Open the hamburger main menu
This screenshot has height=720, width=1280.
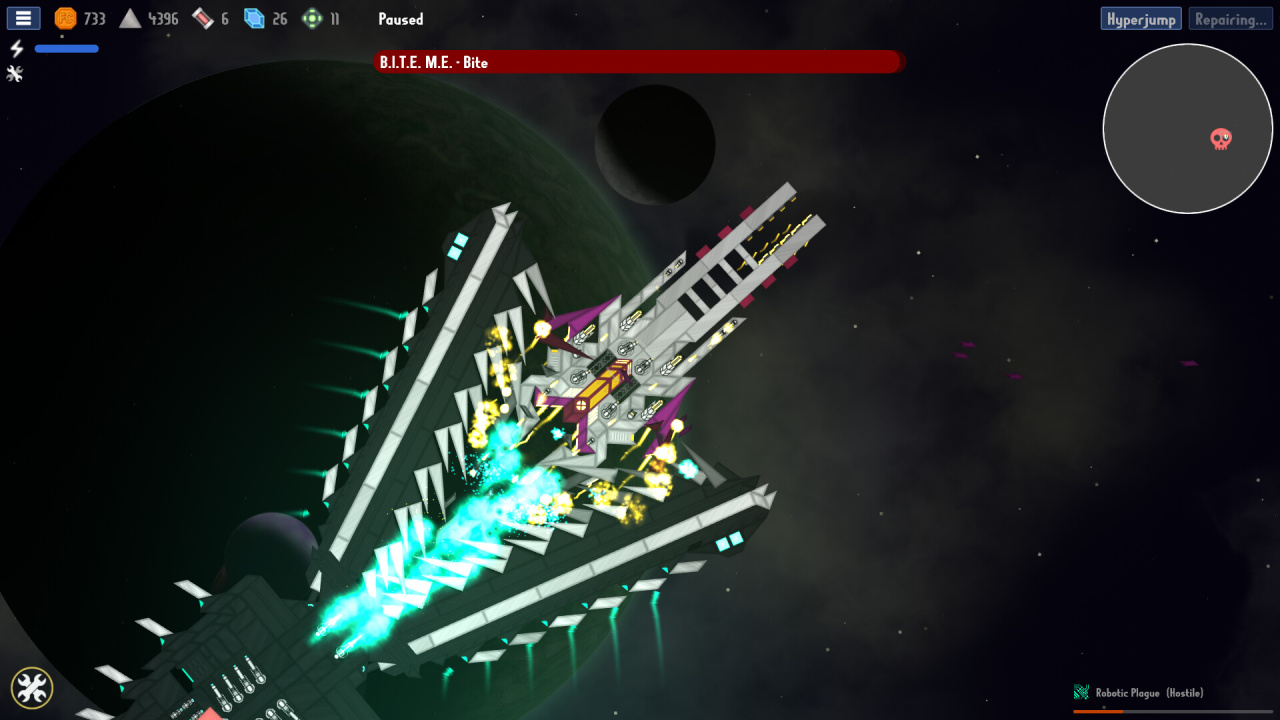[23, 18]
